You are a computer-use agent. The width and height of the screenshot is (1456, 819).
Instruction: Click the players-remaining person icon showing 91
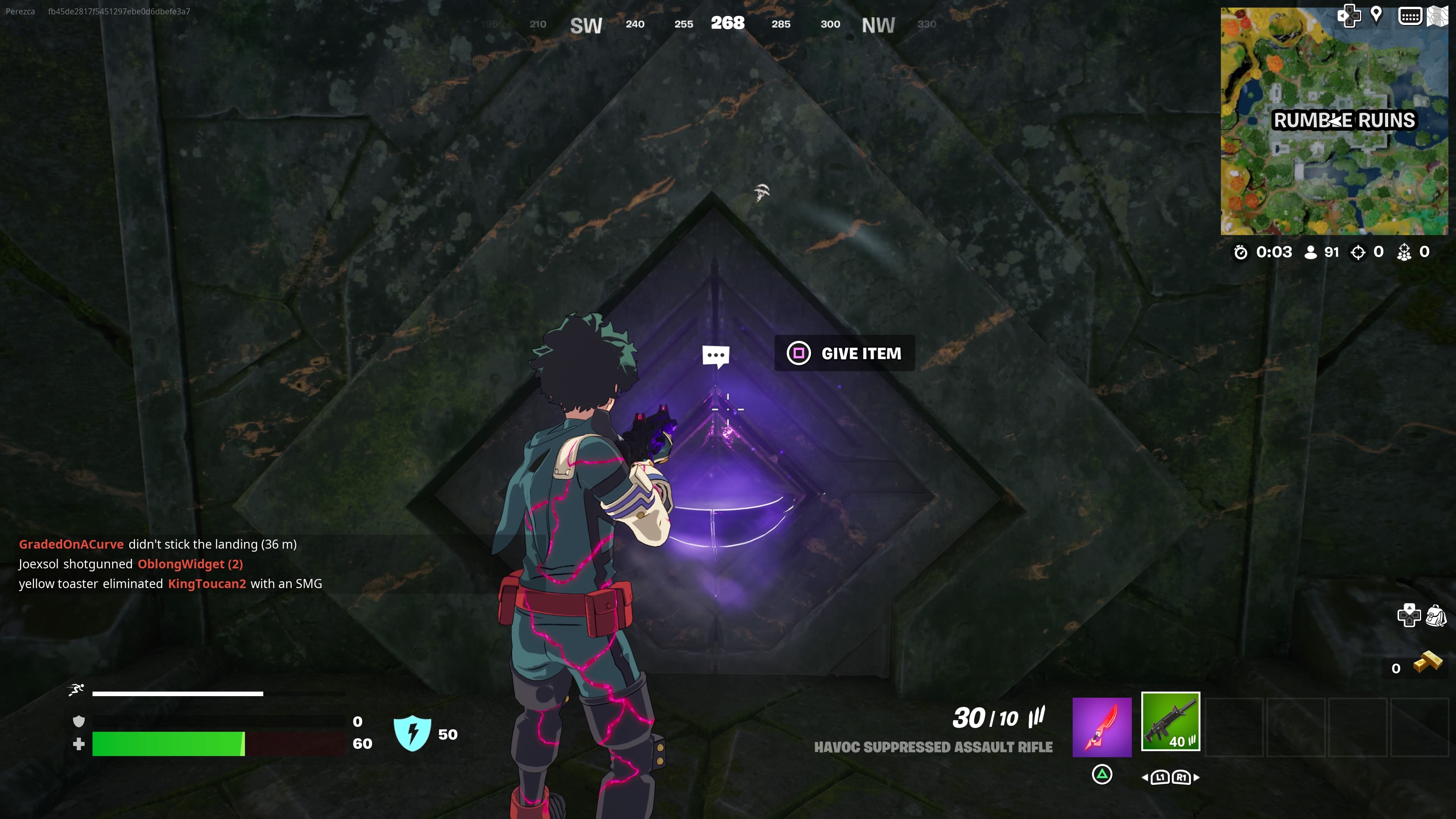[x=1312, y=252]
